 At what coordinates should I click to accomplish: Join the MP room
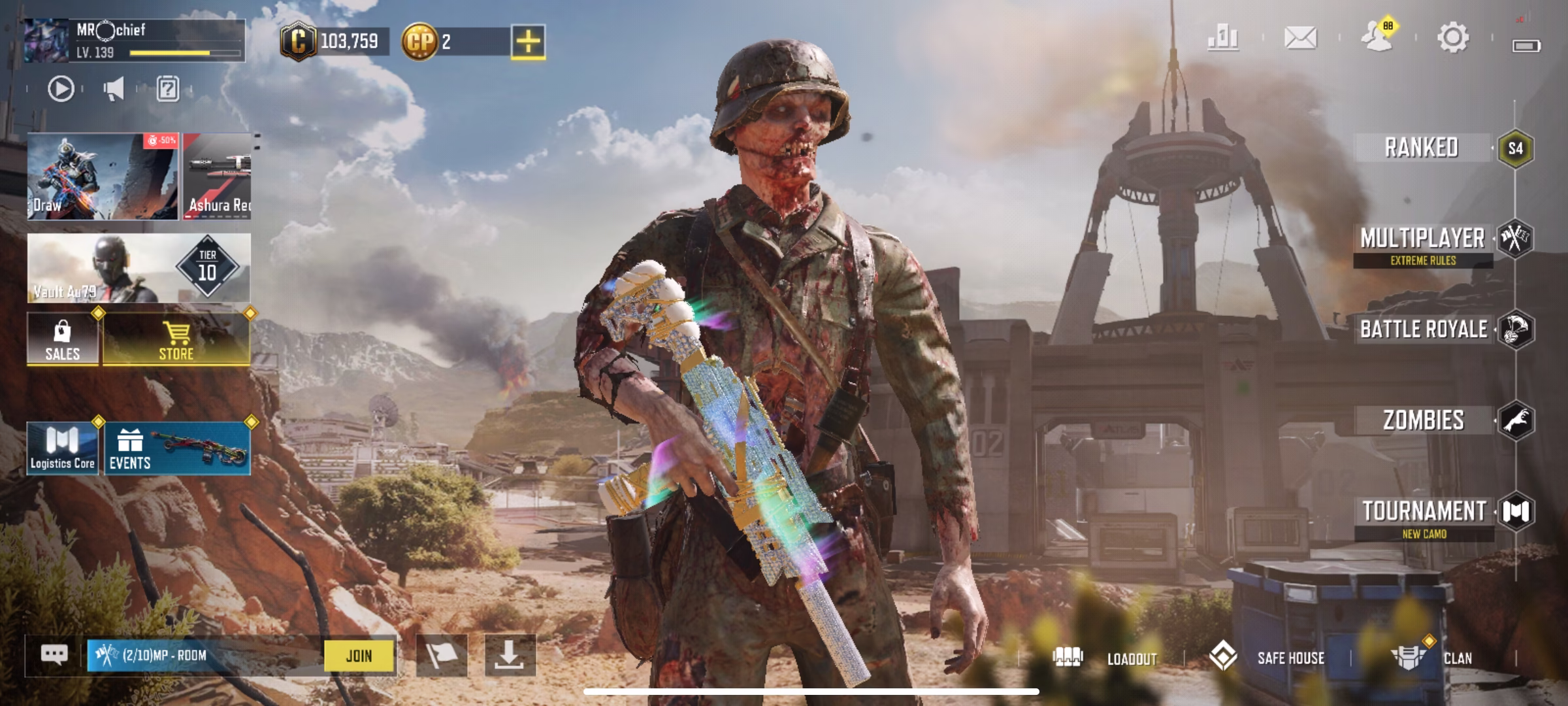359,656
